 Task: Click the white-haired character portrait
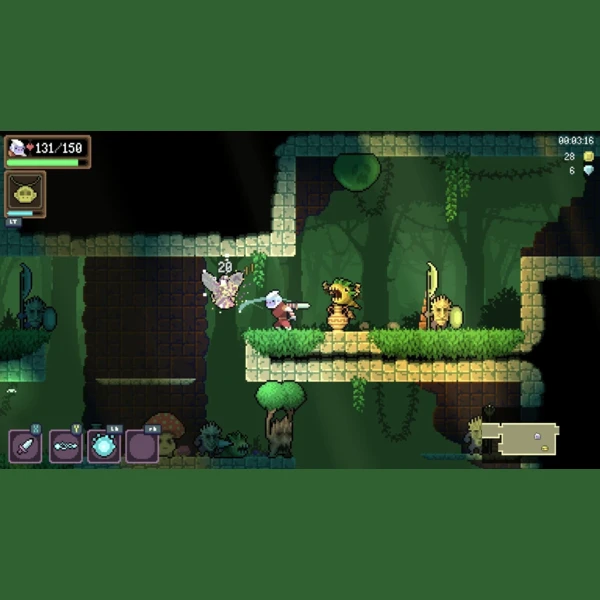tap(17, 148)
